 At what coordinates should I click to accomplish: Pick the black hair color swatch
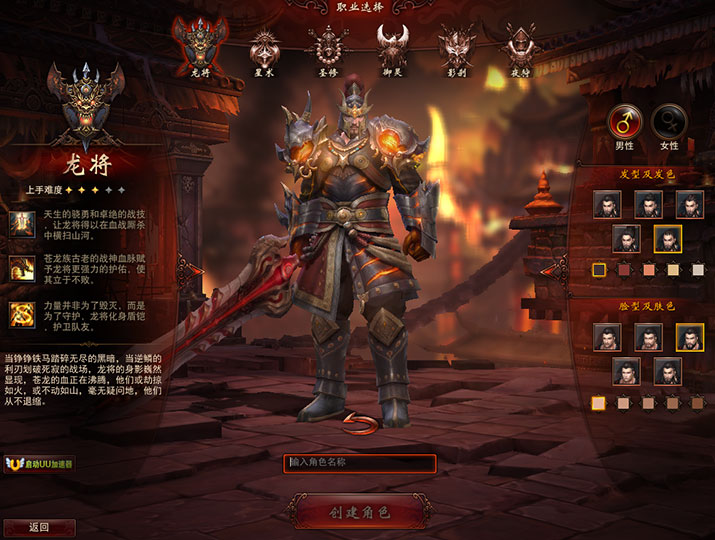(599, 269)
